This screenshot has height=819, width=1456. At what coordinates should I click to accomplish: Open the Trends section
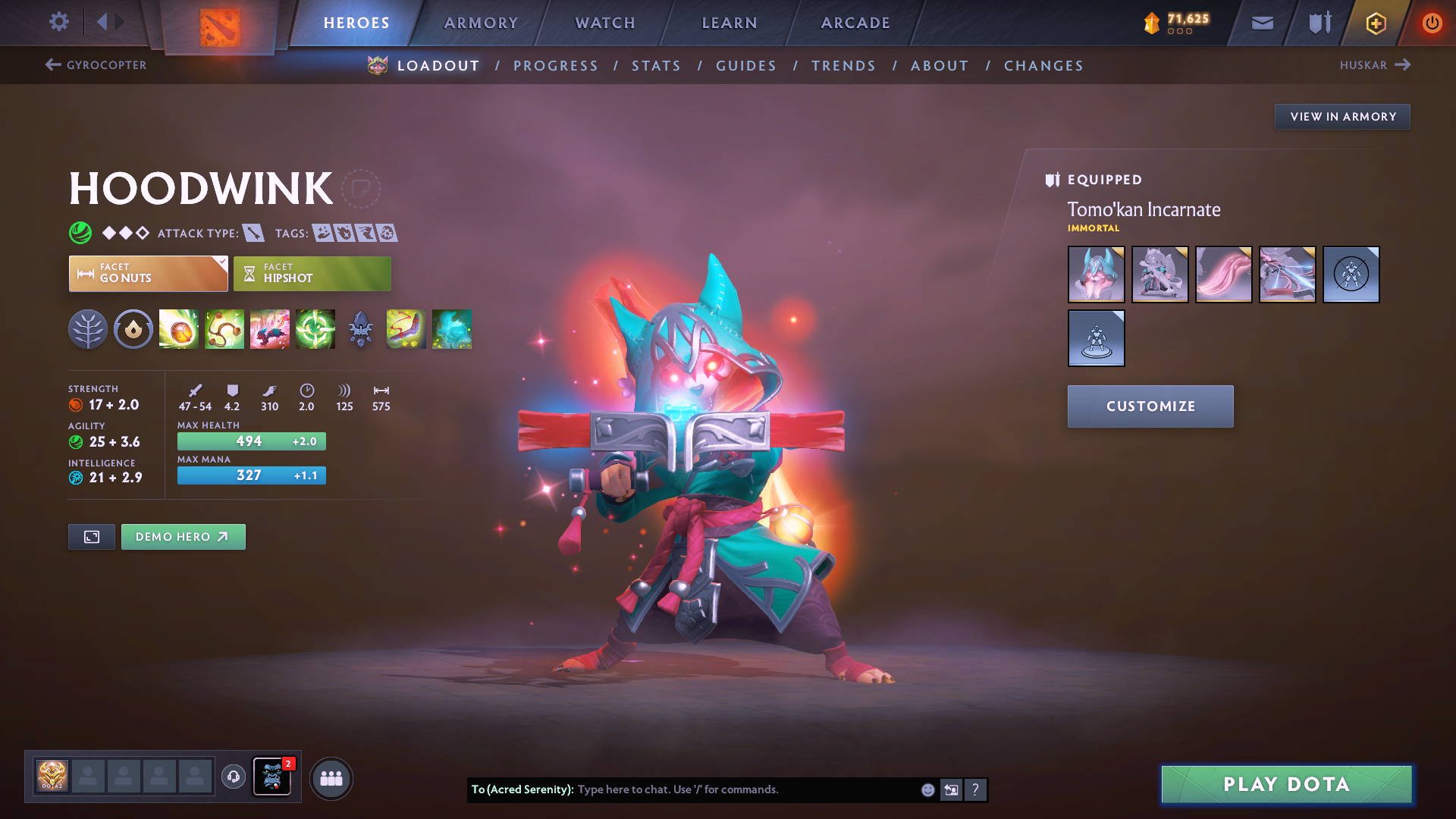pos(843,66)
